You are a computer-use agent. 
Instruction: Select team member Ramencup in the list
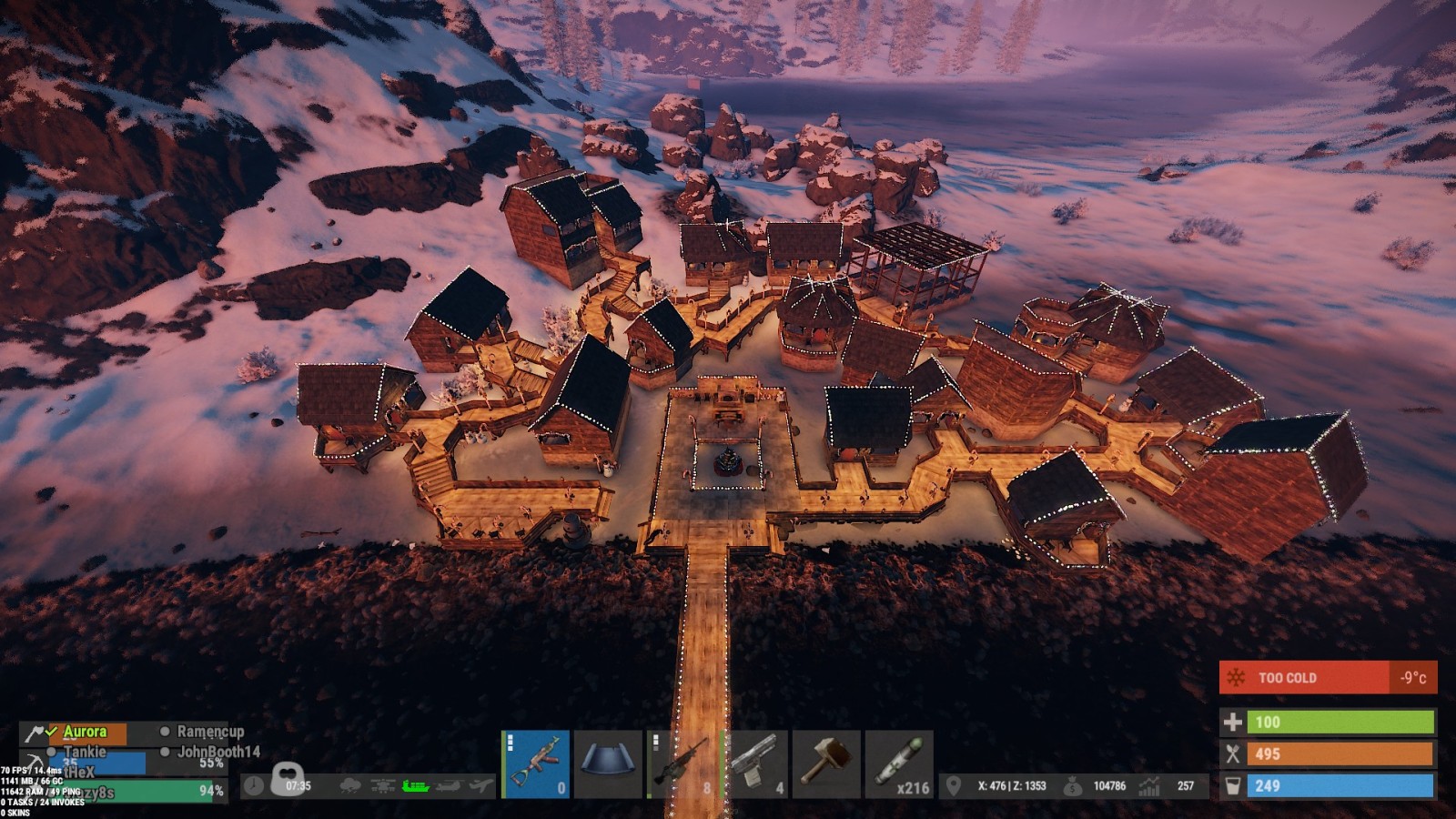(x=210, y=732)
